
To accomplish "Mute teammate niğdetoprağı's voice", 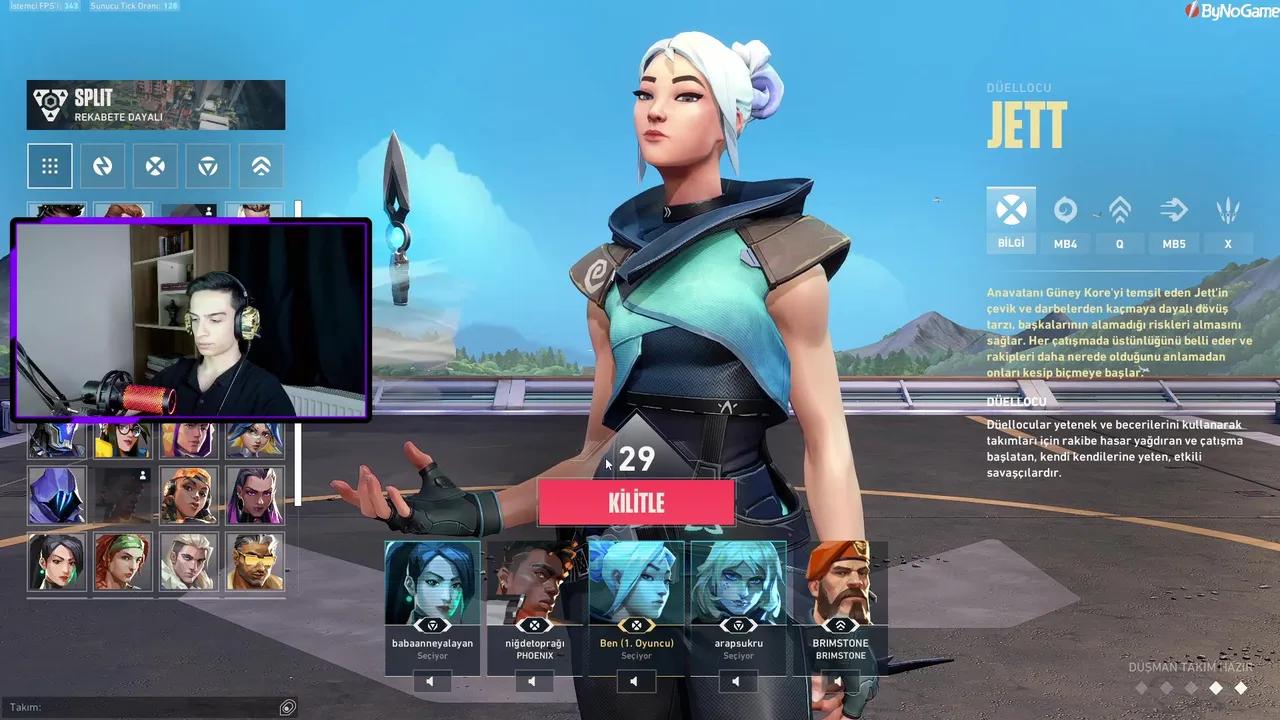I will (x=533, y=681).
